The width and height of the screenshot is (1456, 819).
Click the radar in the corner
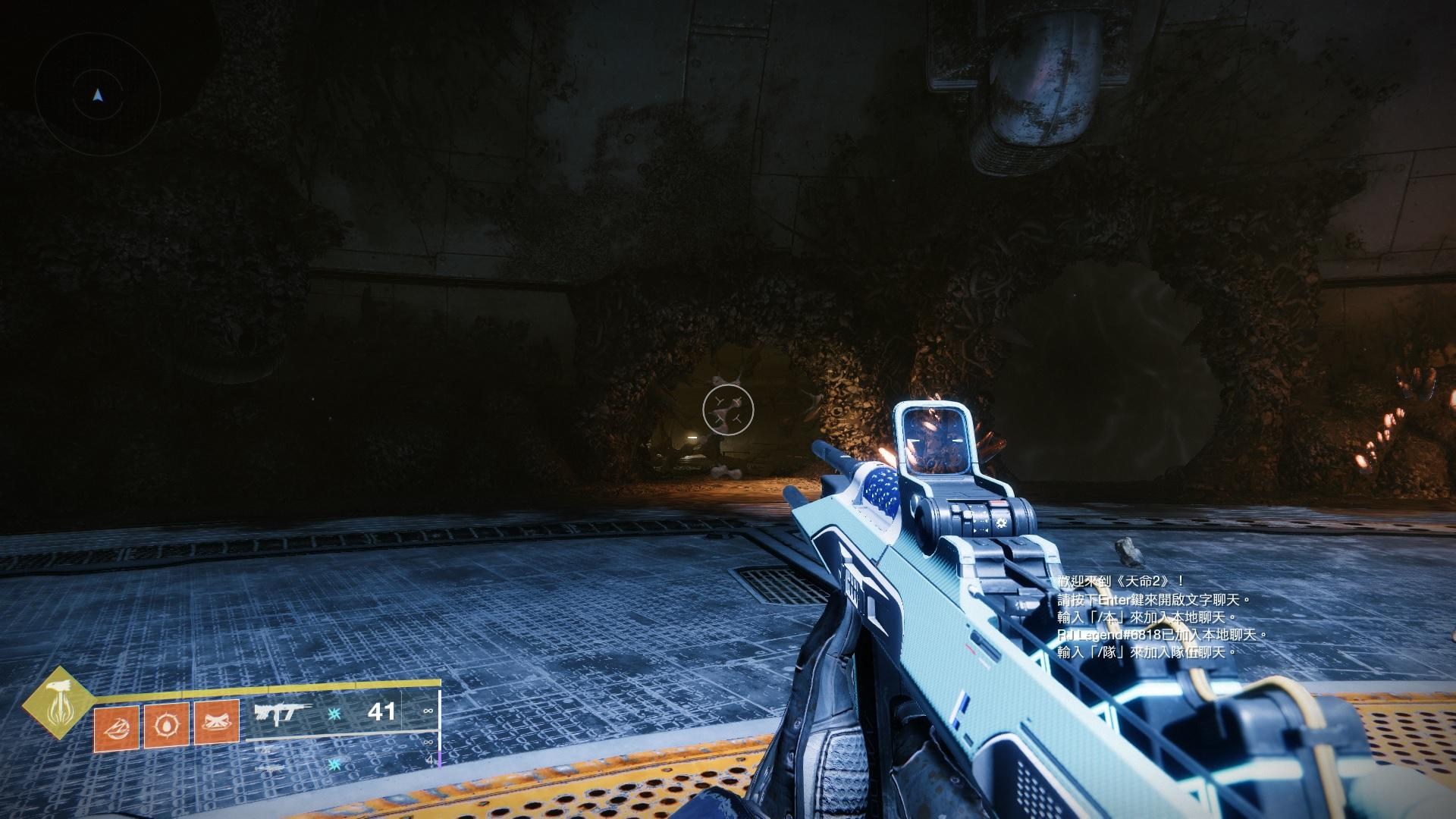click(x=97, y=96)
